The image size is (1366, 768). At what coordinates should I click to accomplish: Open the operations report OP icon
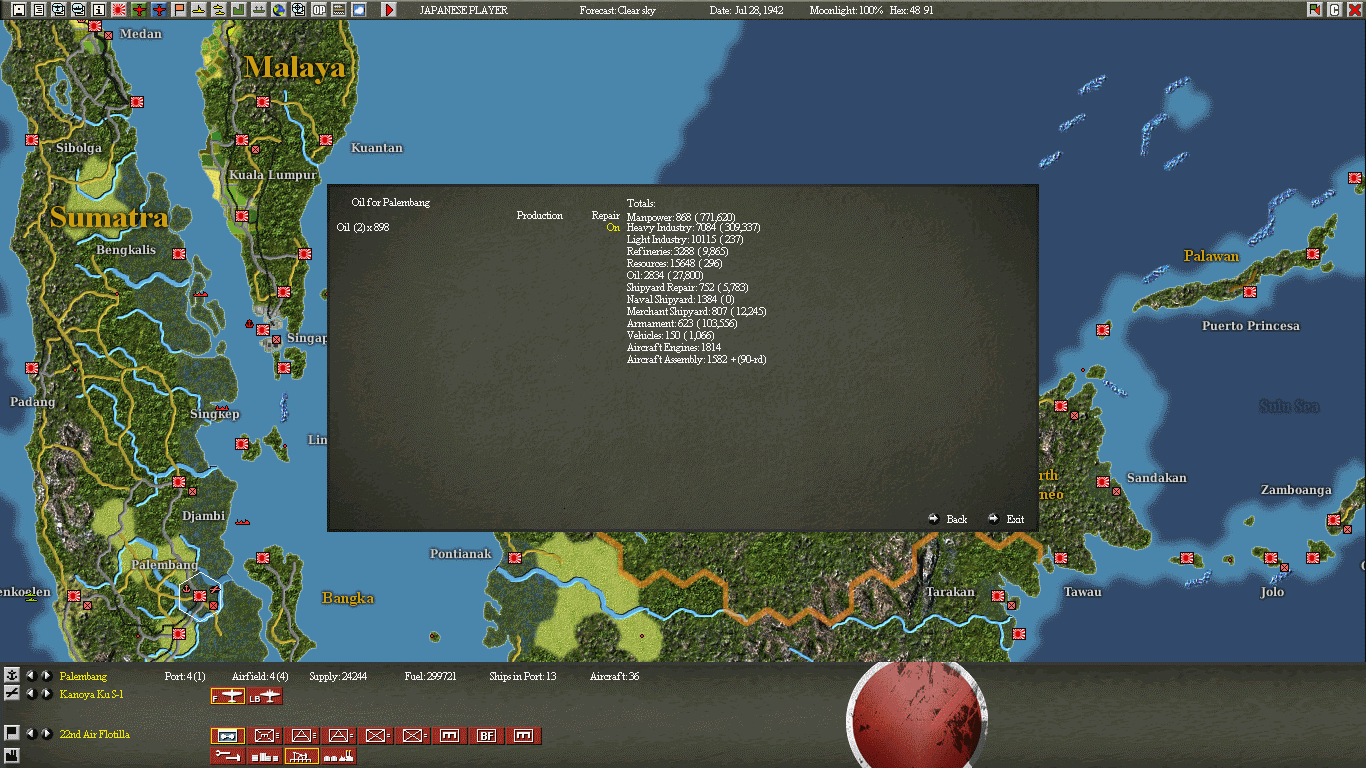[x=318, y=10]
